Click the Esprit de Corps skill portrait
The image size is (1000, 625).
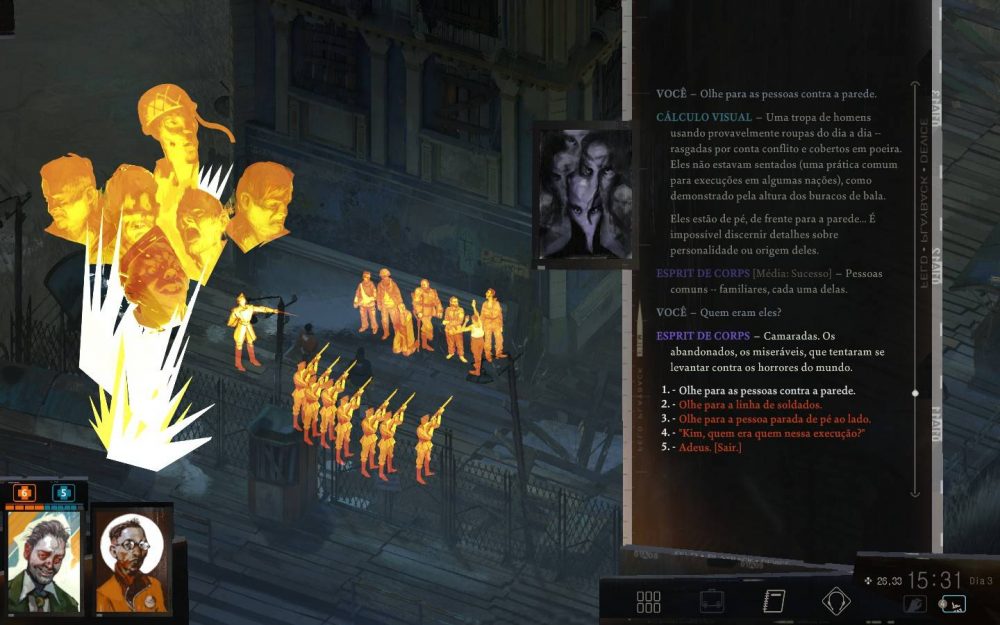pos(582,195)
